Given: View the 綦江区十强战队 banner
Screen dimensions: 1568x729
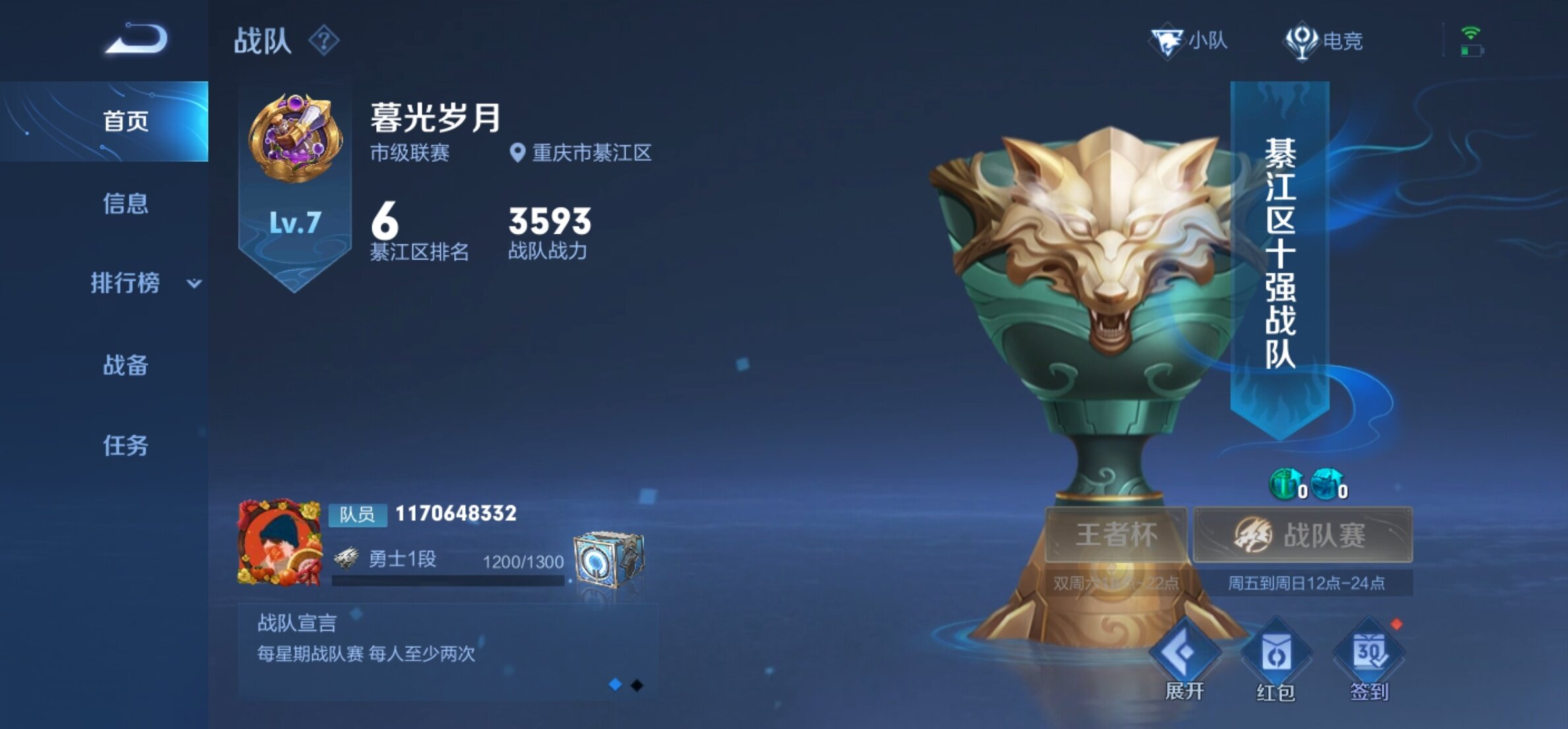Looking at the screenshot, I should (1280, 254).
